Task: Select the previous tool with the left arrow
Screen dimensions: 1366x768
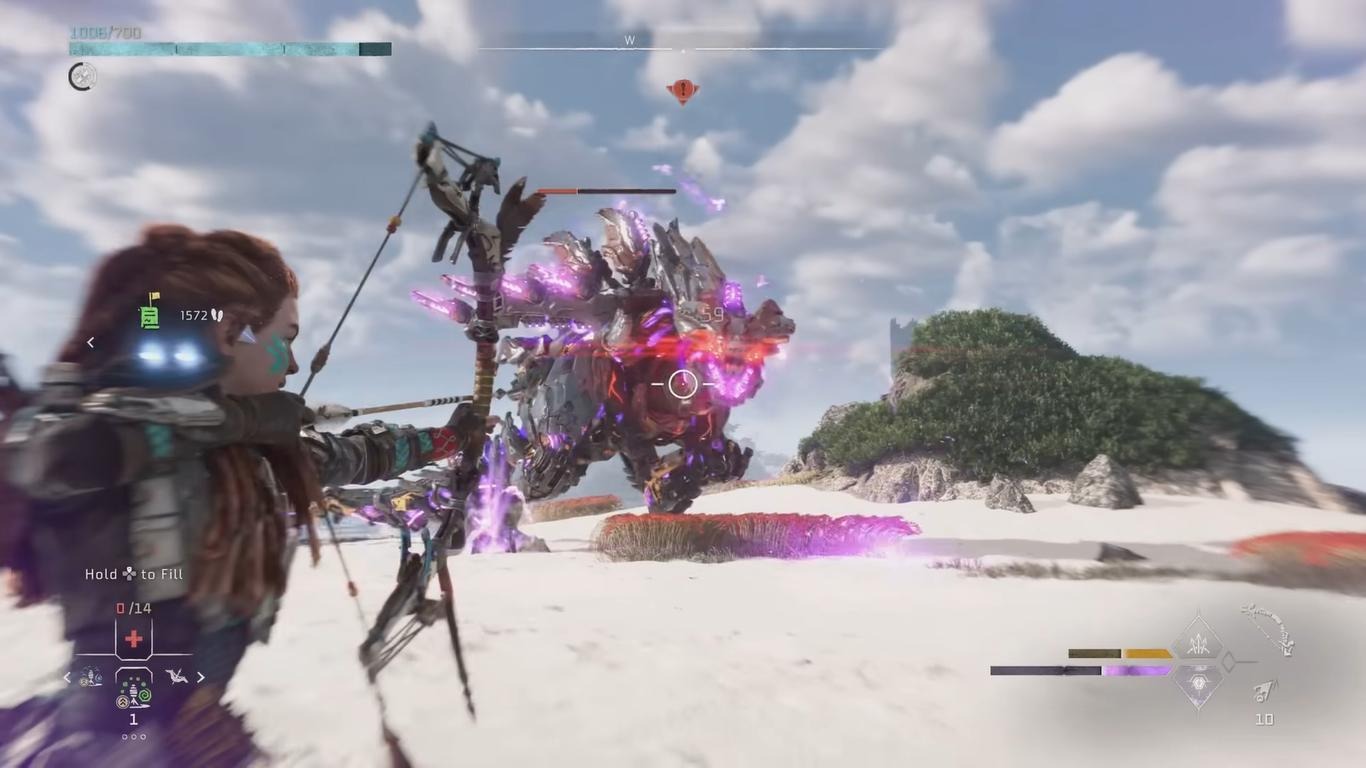Action: pos(68,677)
